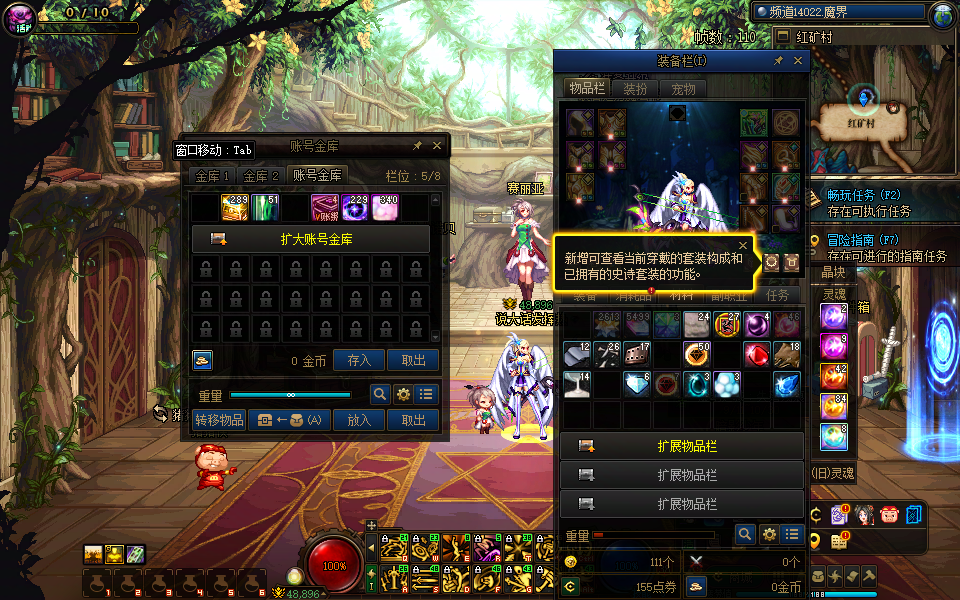Switch to the 装扮 costume tab
The height and width of the screenshot is (600, 960).
tap(636, 88)
